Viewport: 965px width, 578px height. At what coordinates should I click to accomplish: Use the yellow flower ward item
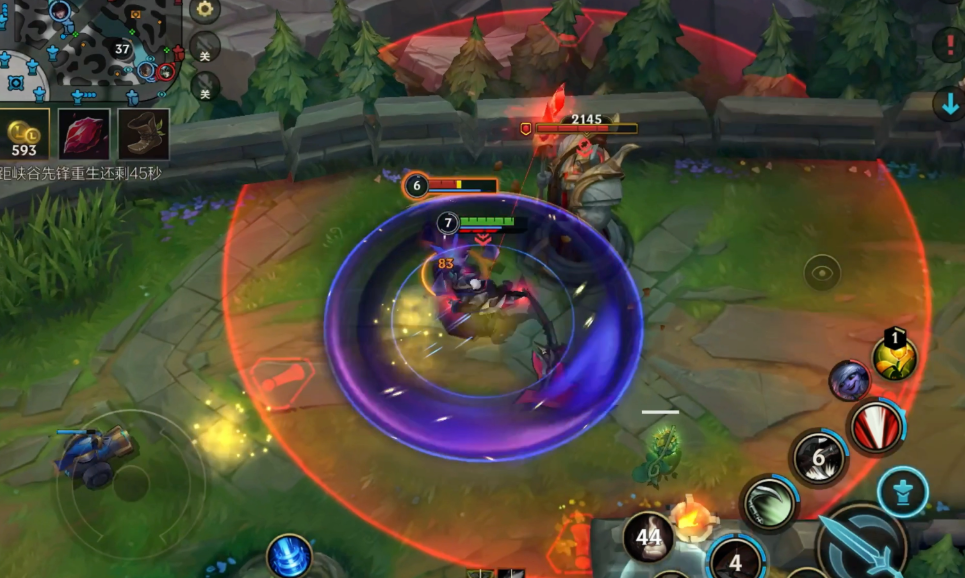895,357
